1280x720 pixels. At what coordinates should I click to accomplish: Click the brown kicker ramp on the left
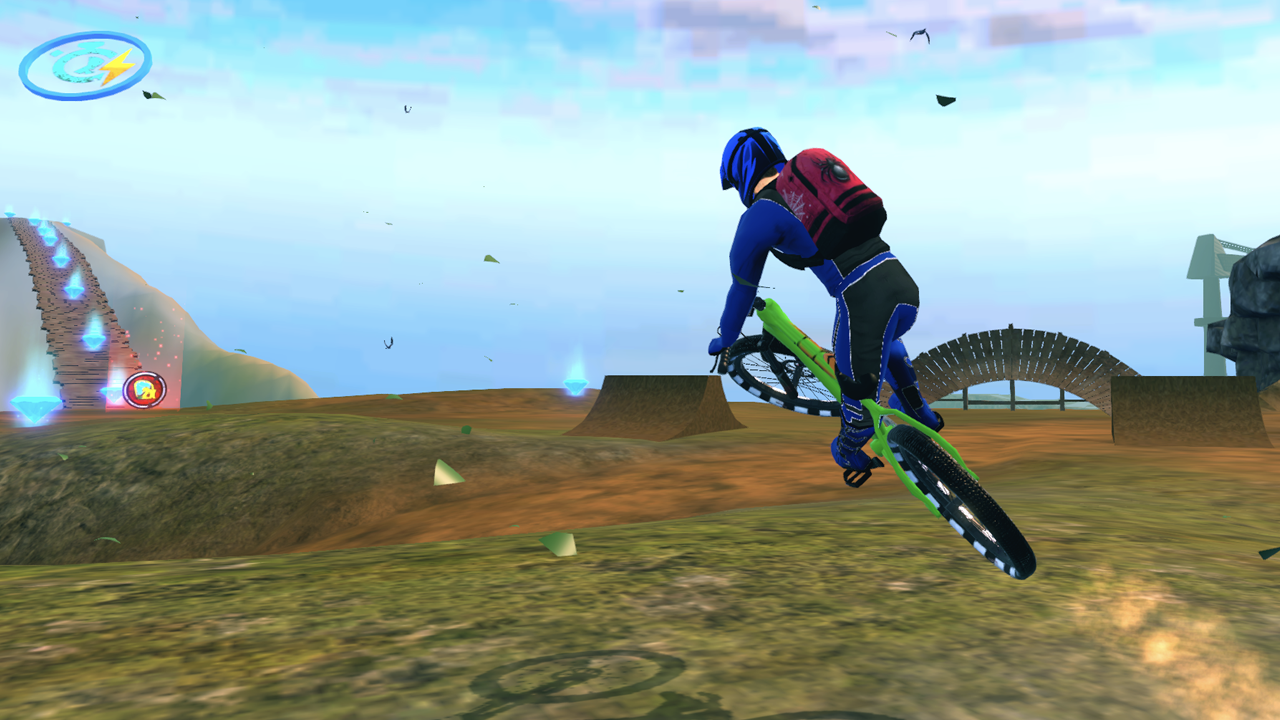click(660, 400)
